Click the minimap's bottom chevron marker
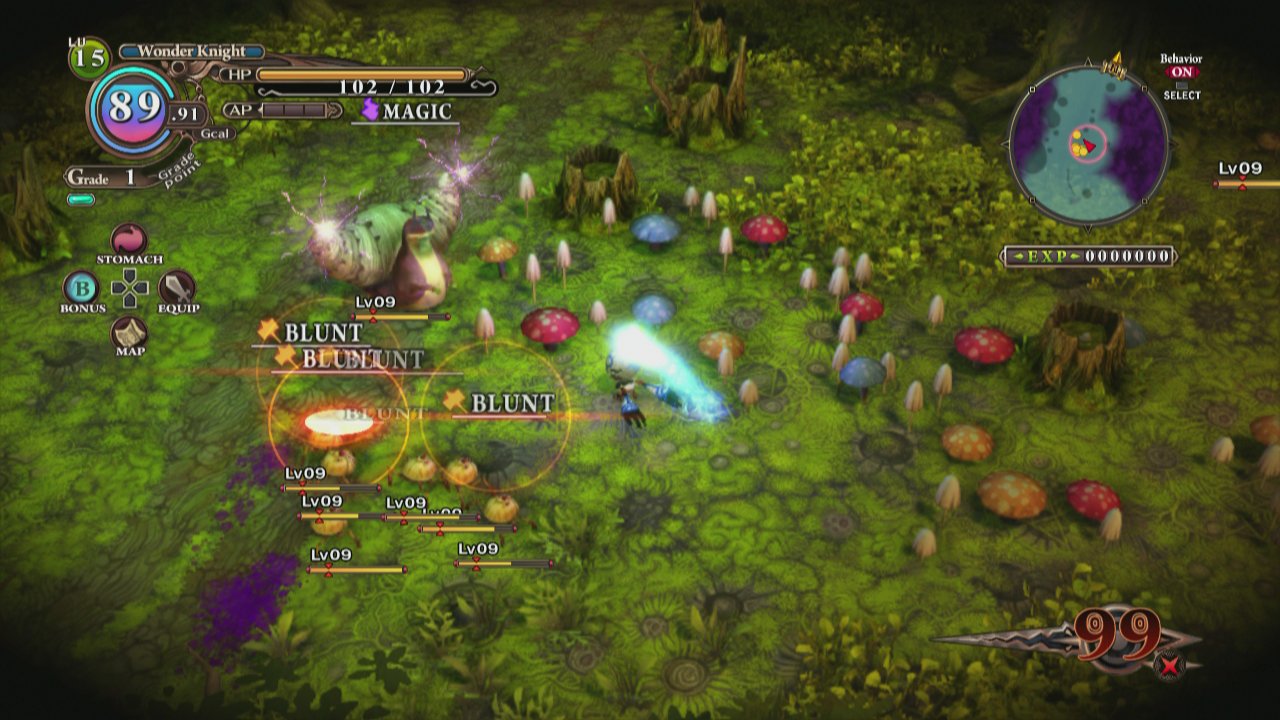The image size is (1280, 720). pyautogui.click(x=1089, y=228)
